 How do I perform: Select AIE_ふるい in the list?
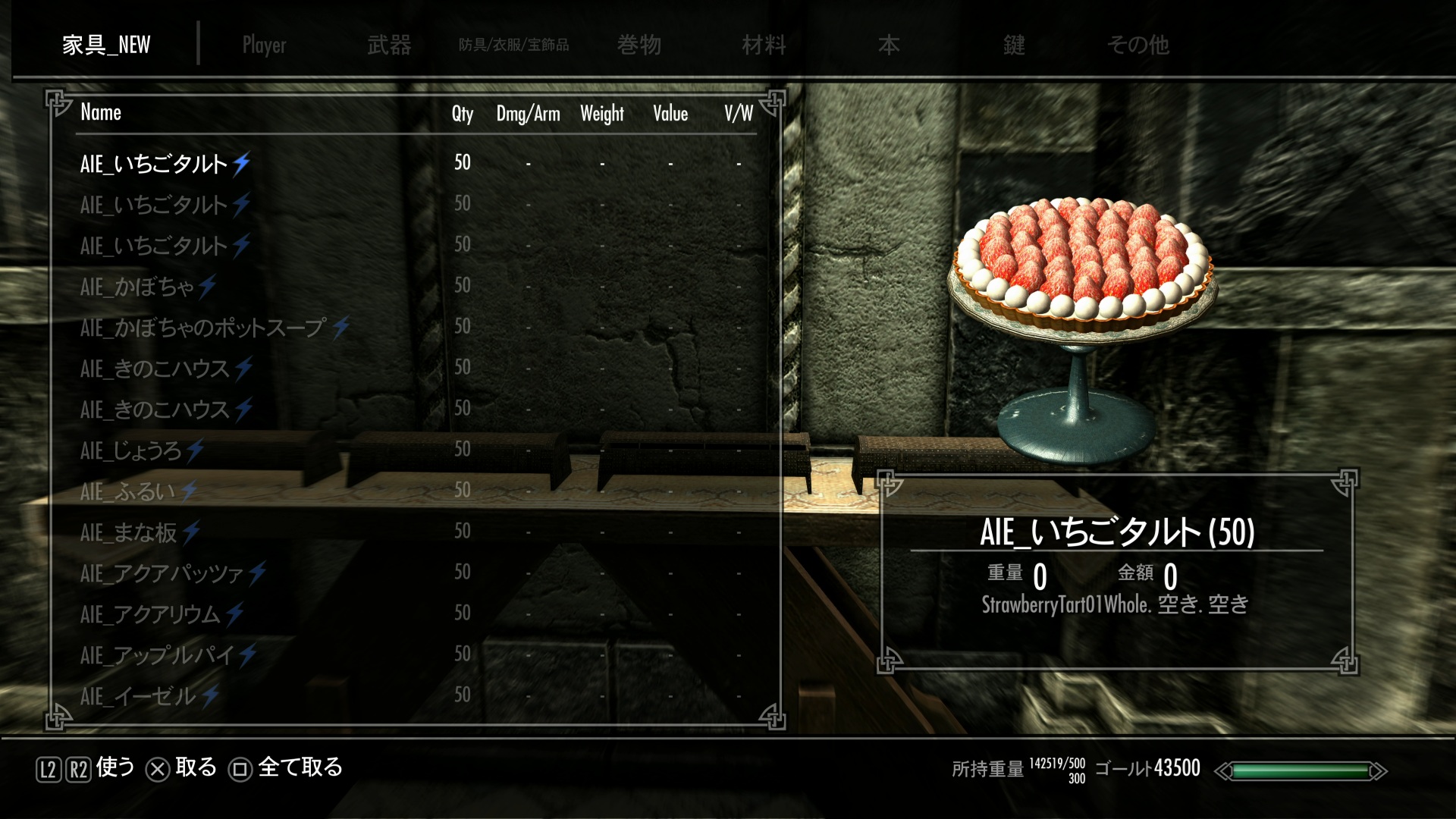[127, 491]
